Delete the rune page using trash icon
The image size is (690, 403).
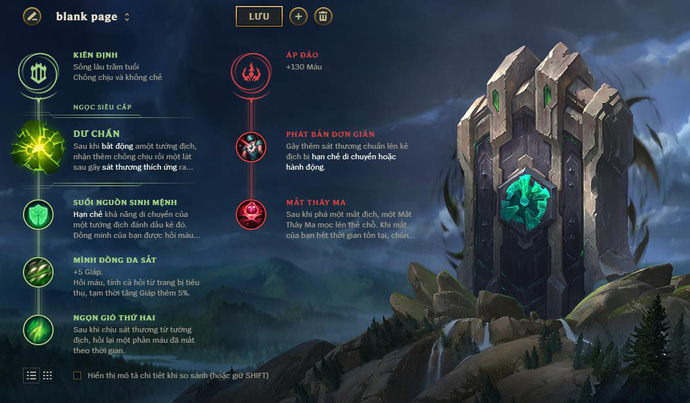323,16
